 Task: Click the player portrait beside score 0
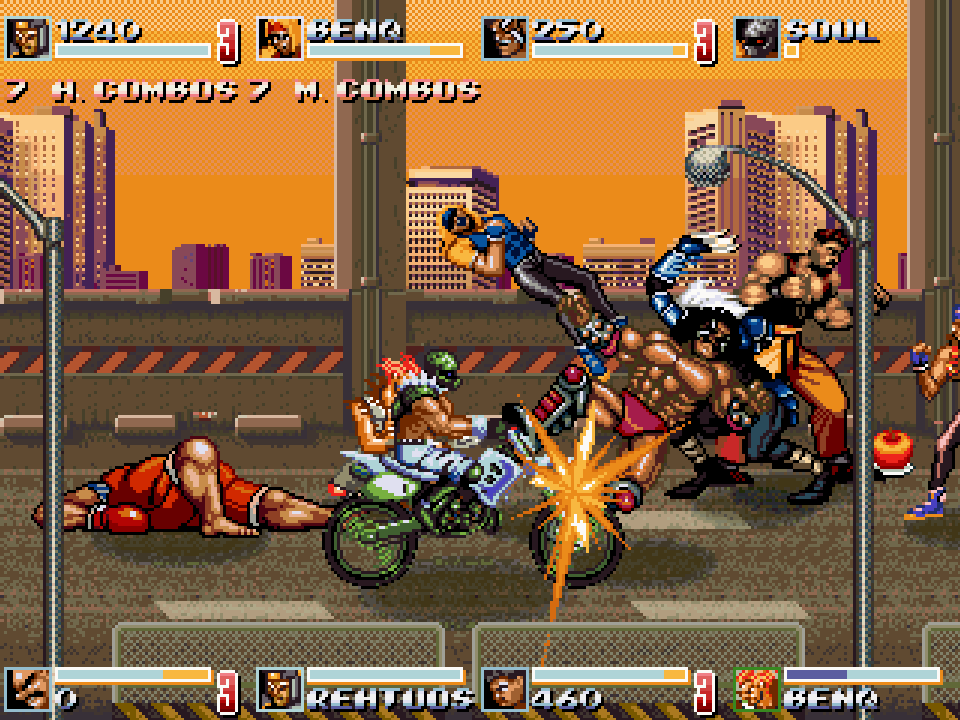(28, 689)
